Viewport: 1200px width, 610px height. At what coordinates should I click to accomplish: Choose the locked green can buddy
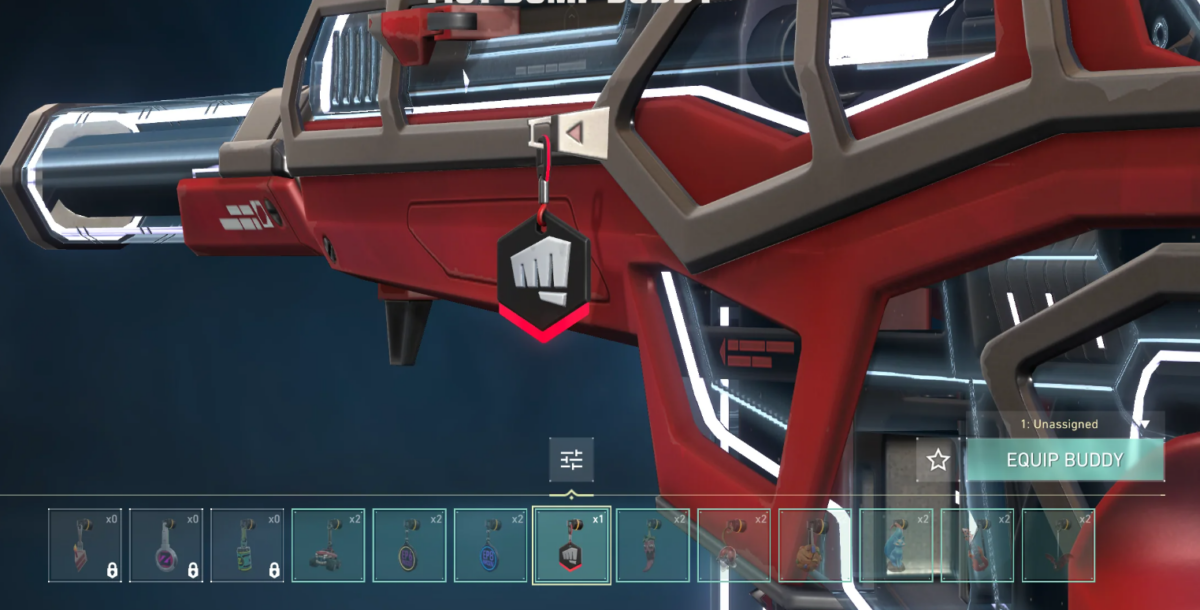coord(247,545)
